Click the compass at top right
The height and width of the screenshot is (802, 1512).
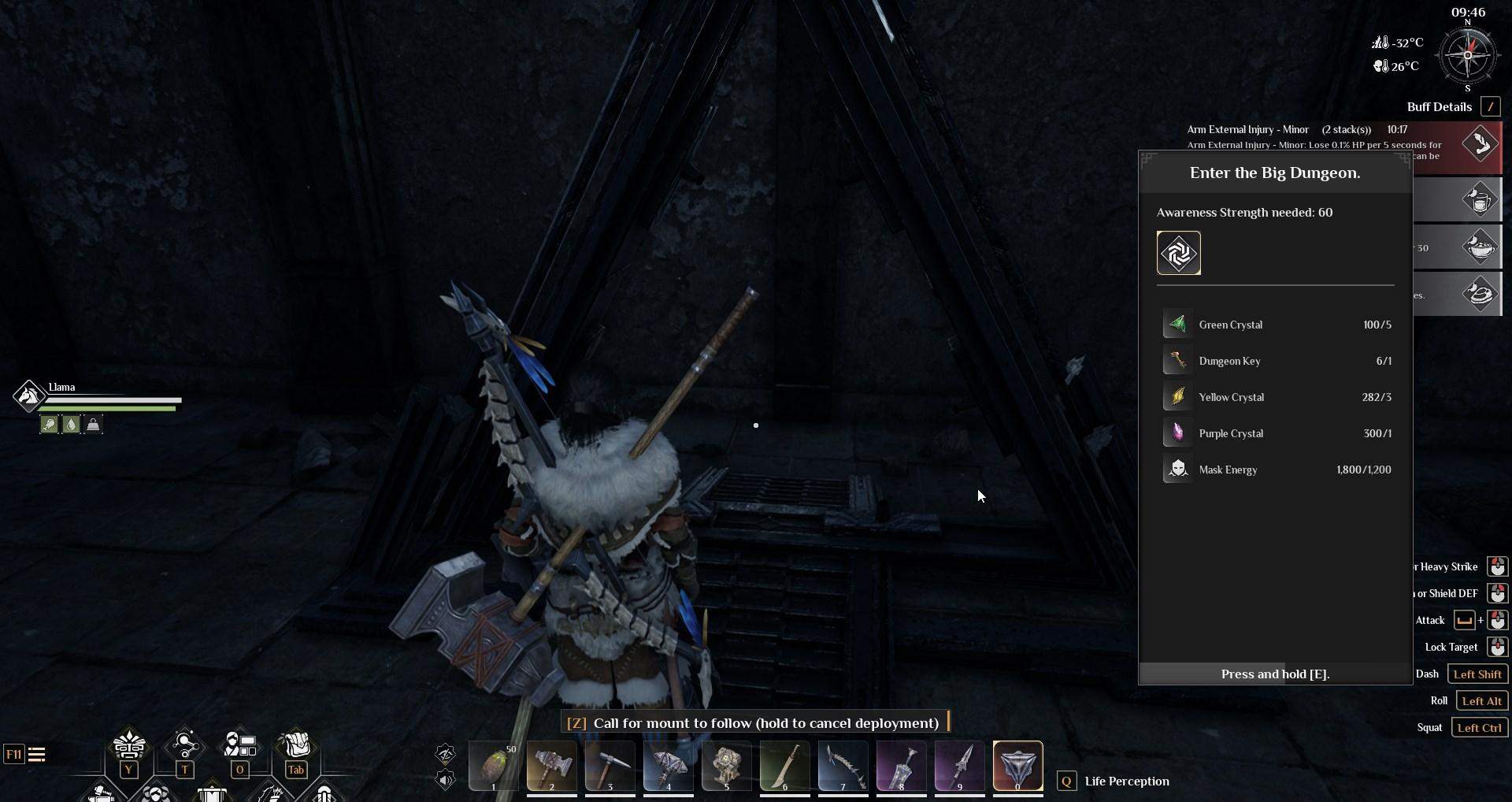coord(1467,56)
